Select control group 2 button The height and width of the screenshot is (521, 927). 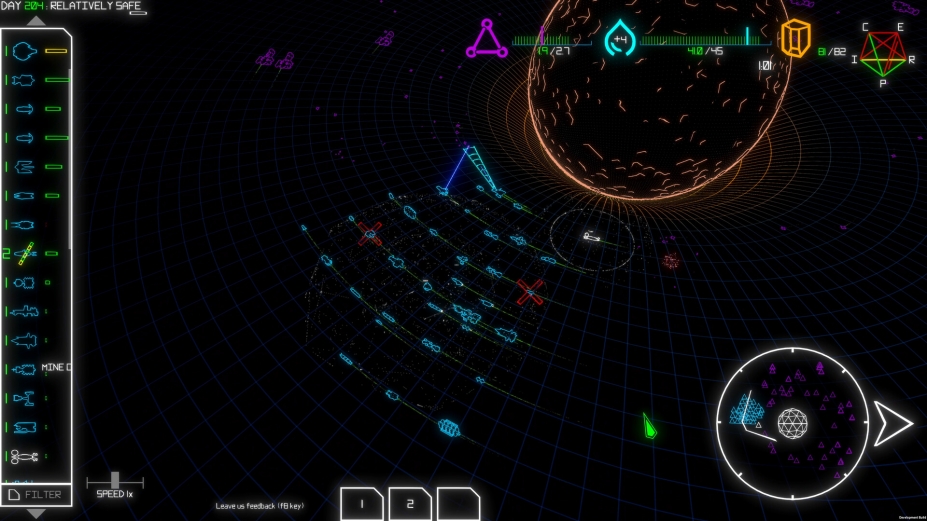point(410,504)
